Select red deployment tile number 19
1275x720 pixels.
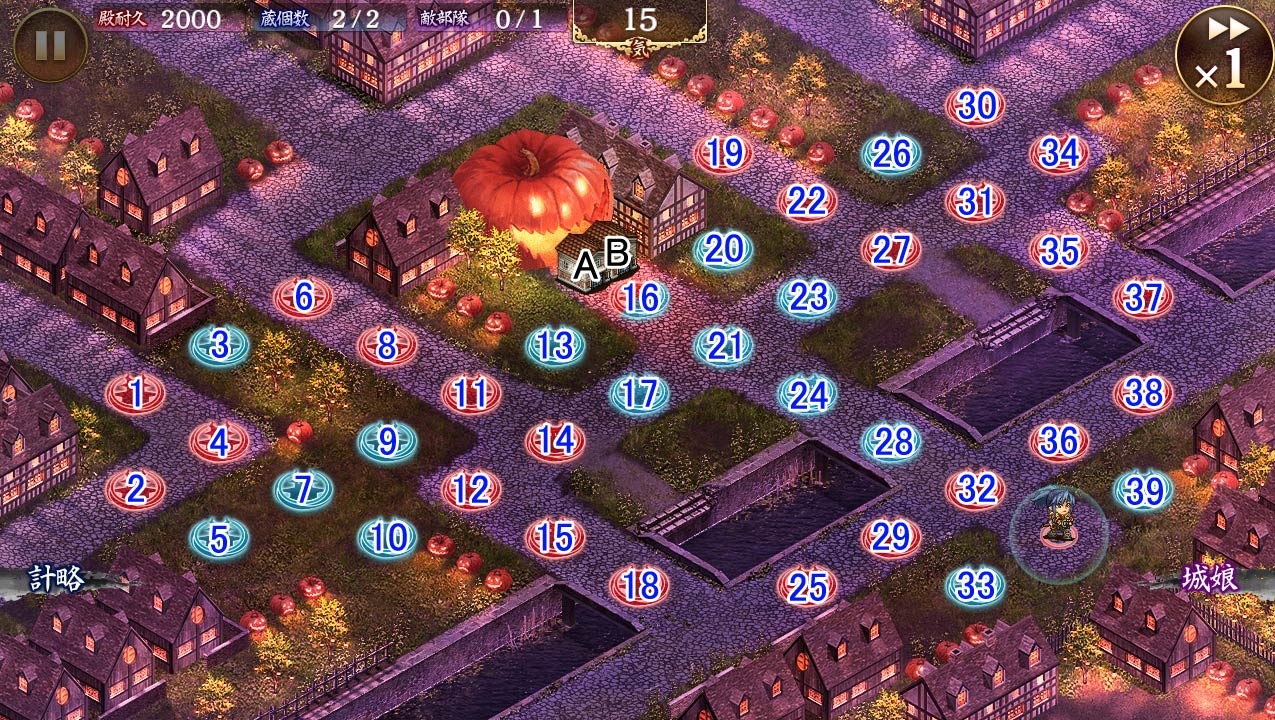[x=724, y=153]
